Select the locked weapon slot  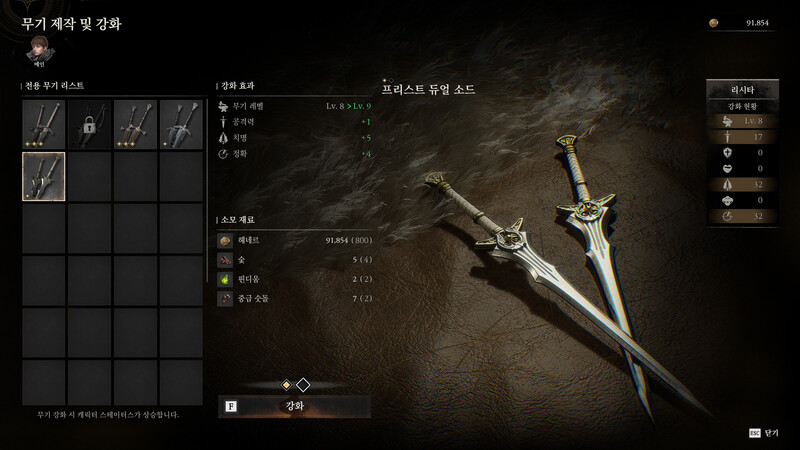(x=90, y=123)
